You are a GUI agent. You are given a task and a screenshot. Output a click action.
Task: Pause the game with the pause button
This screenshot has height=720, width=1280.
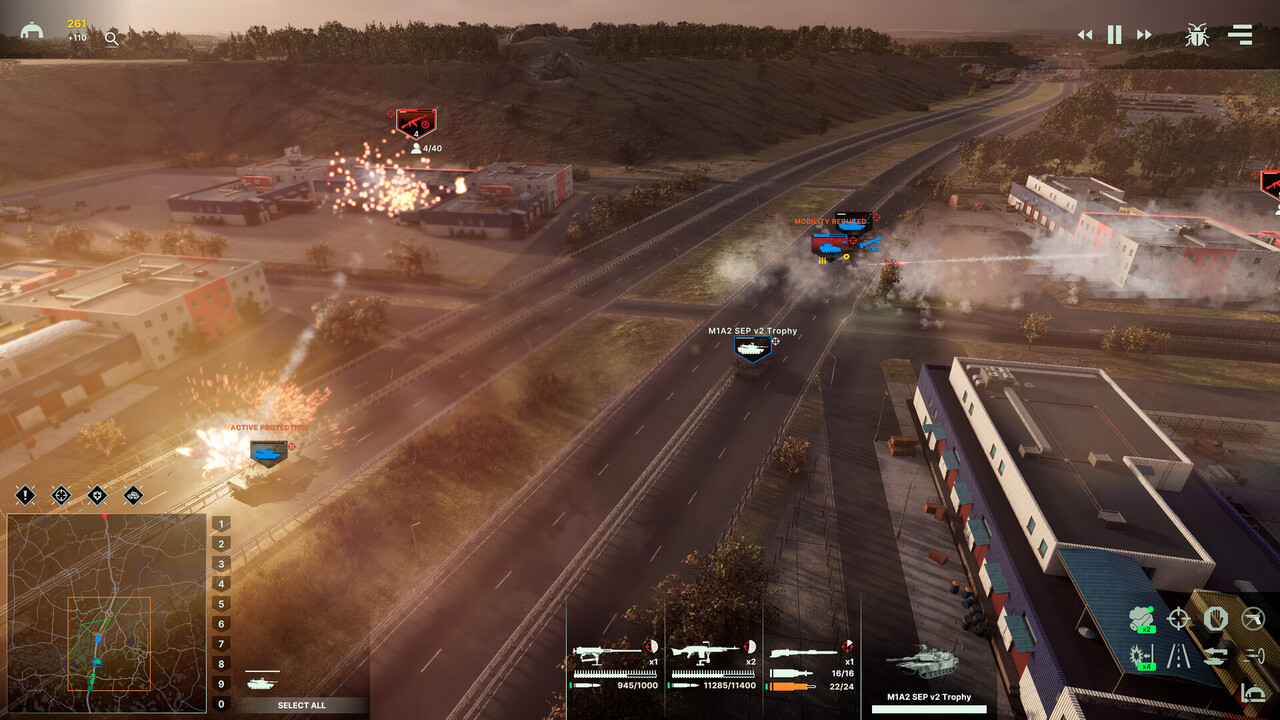1114,35
